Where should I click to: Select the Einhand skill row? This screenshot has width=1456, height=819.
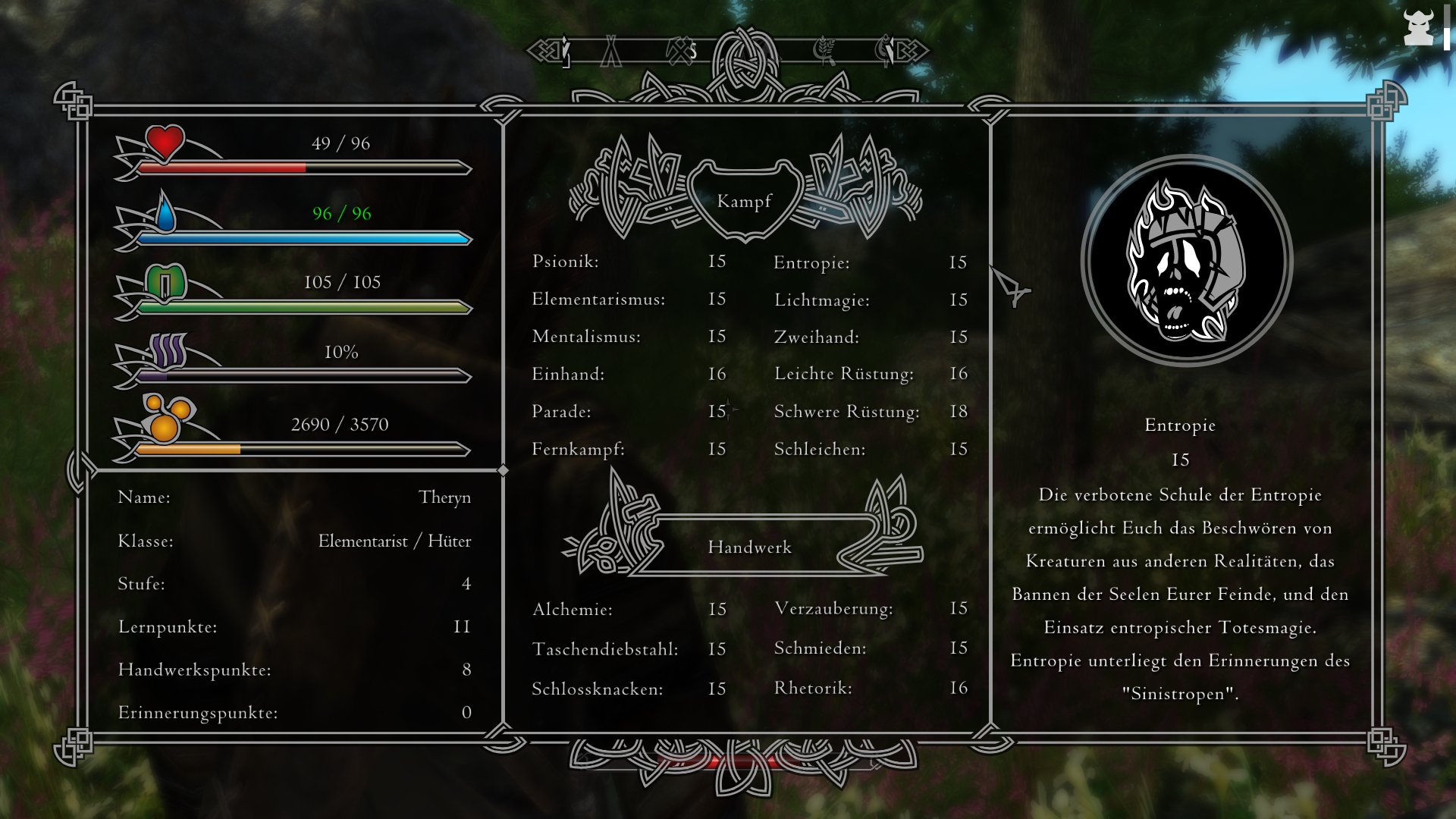pyautogui.click(x=568, y=374)
